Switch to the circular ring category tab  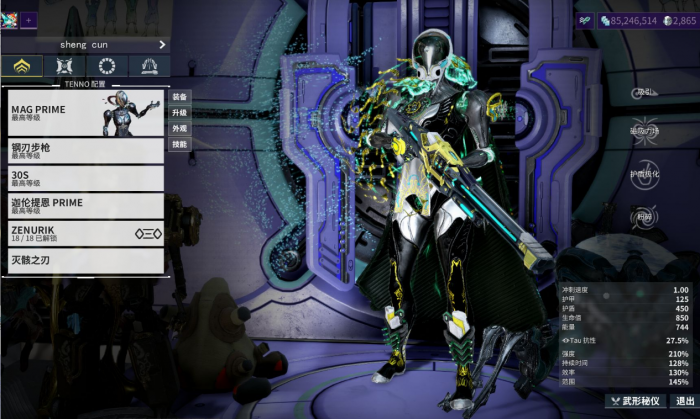(x=107, y=67)
